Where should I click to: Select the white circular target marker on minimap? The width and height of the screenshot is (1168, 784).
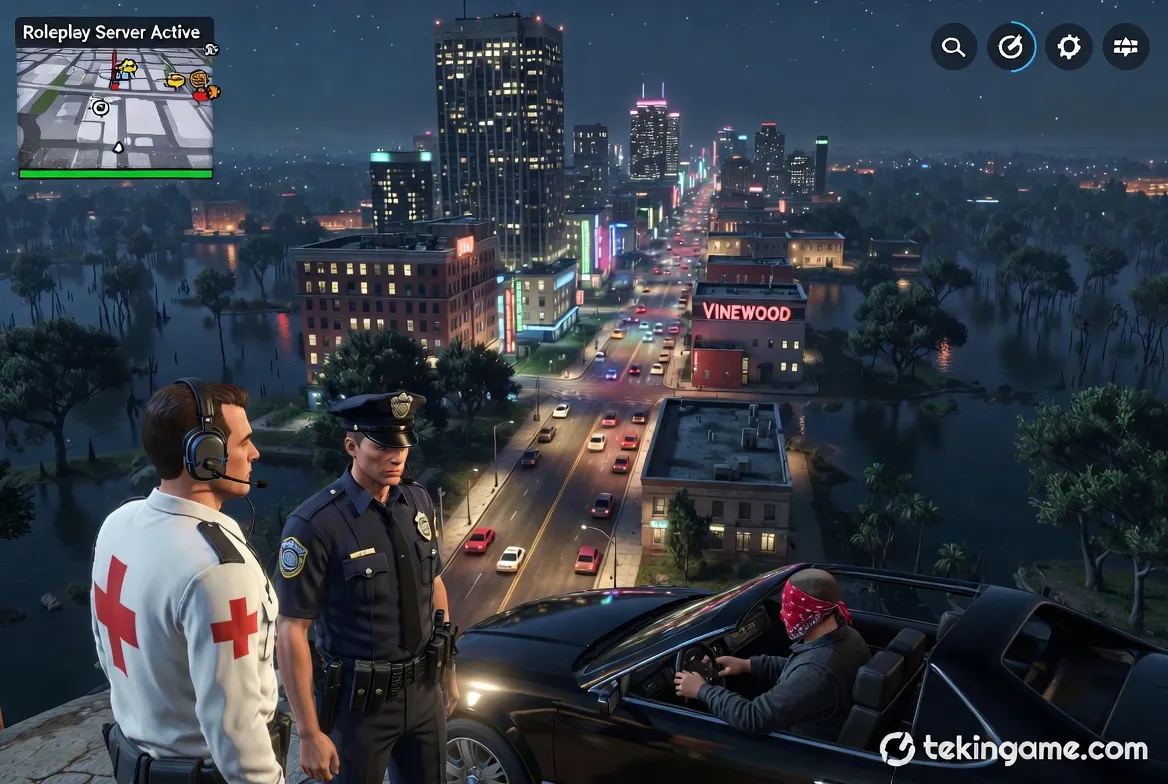[100, 106]
